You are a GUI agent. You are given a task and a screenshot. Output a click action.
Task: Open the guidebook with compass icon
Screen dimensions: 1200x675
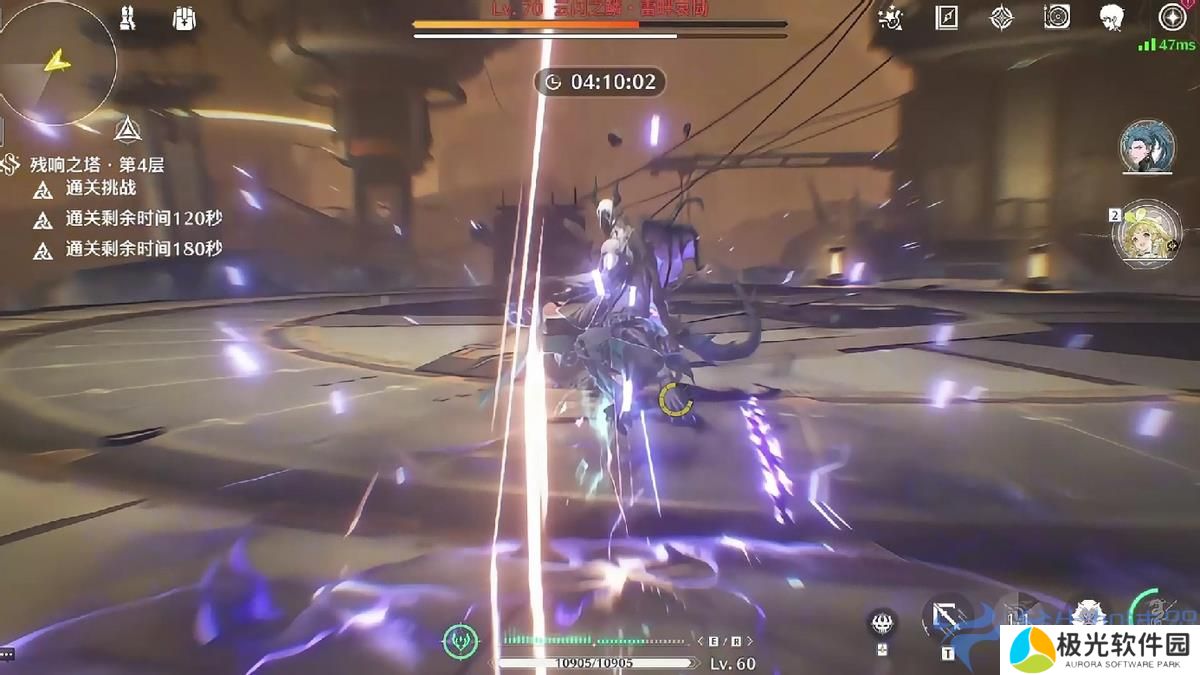pos(947,17)
